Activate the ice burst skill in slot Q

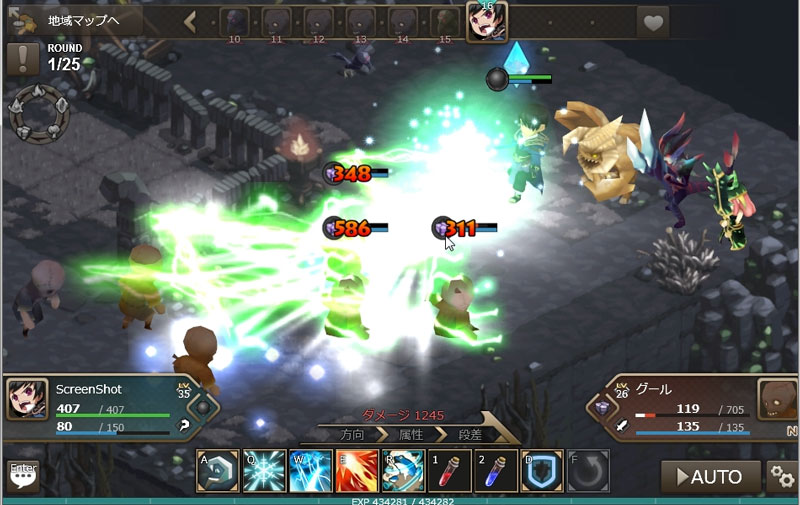(x=263, y=470)
